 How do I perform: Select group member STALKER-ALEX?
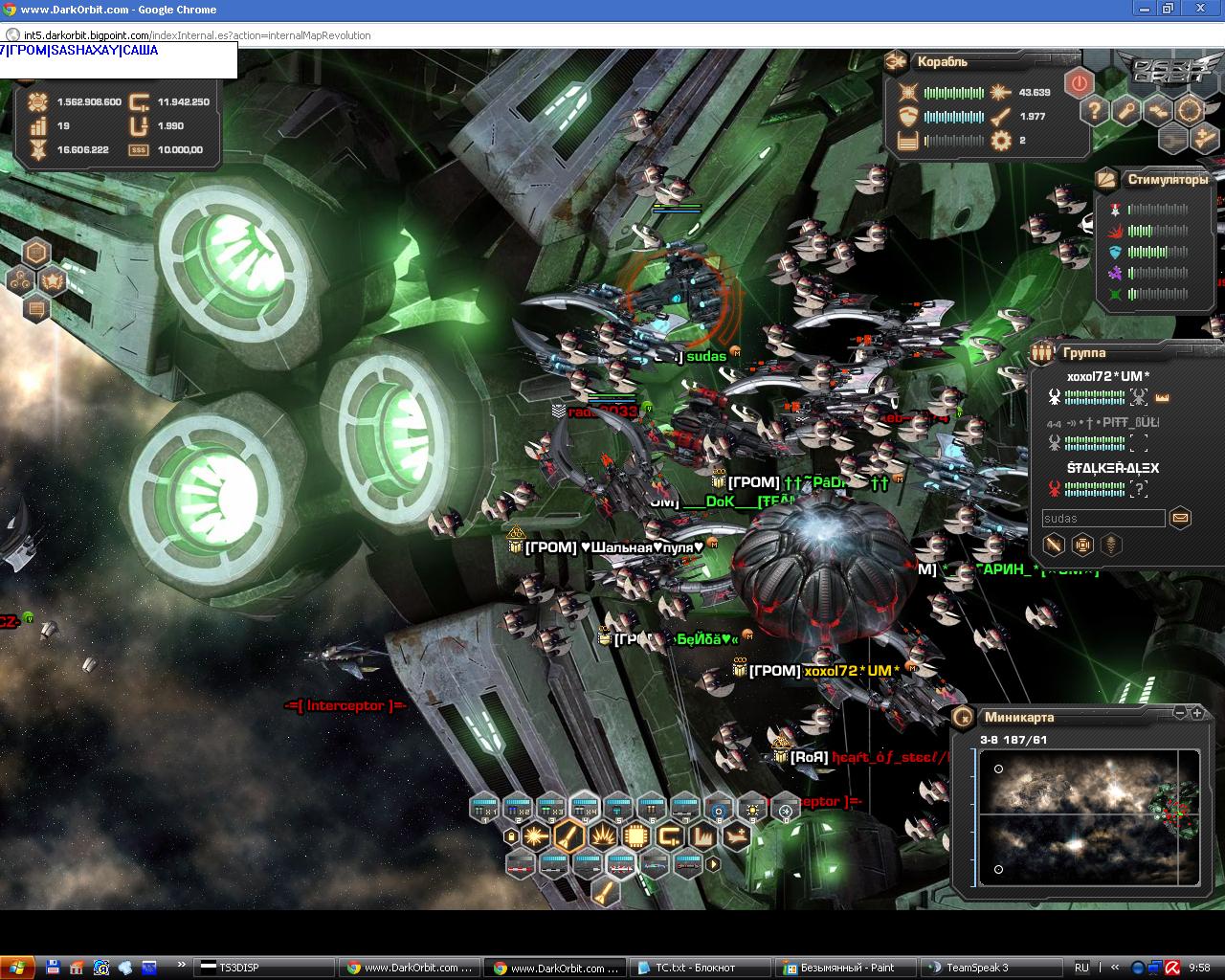(x=1112, y=468)
